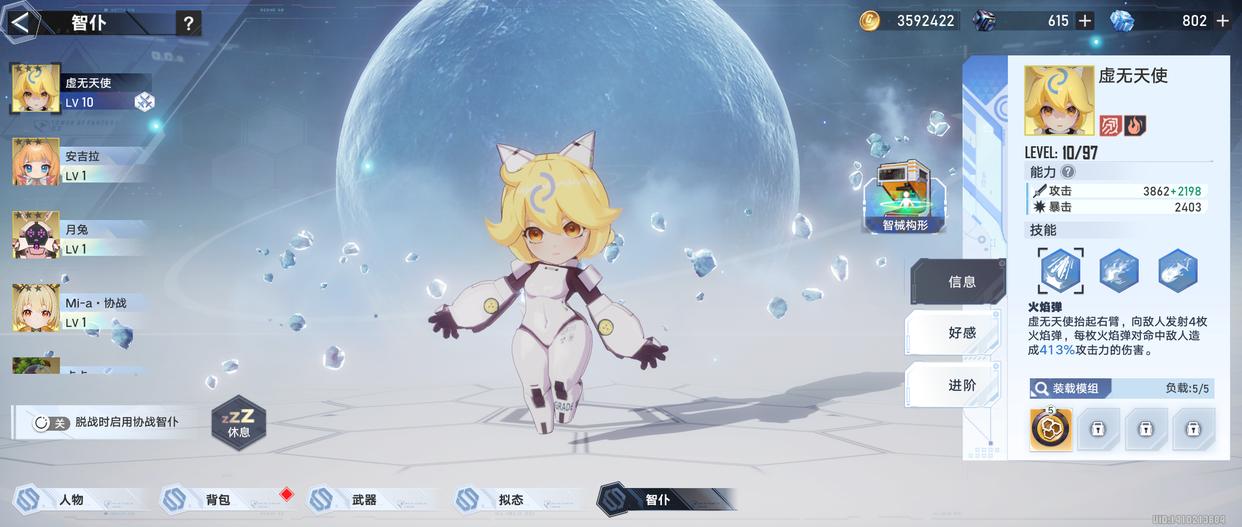The image size is (1242, 527).
Task: Select the 智仆 bottom tab
Action: tap(657, 499)
